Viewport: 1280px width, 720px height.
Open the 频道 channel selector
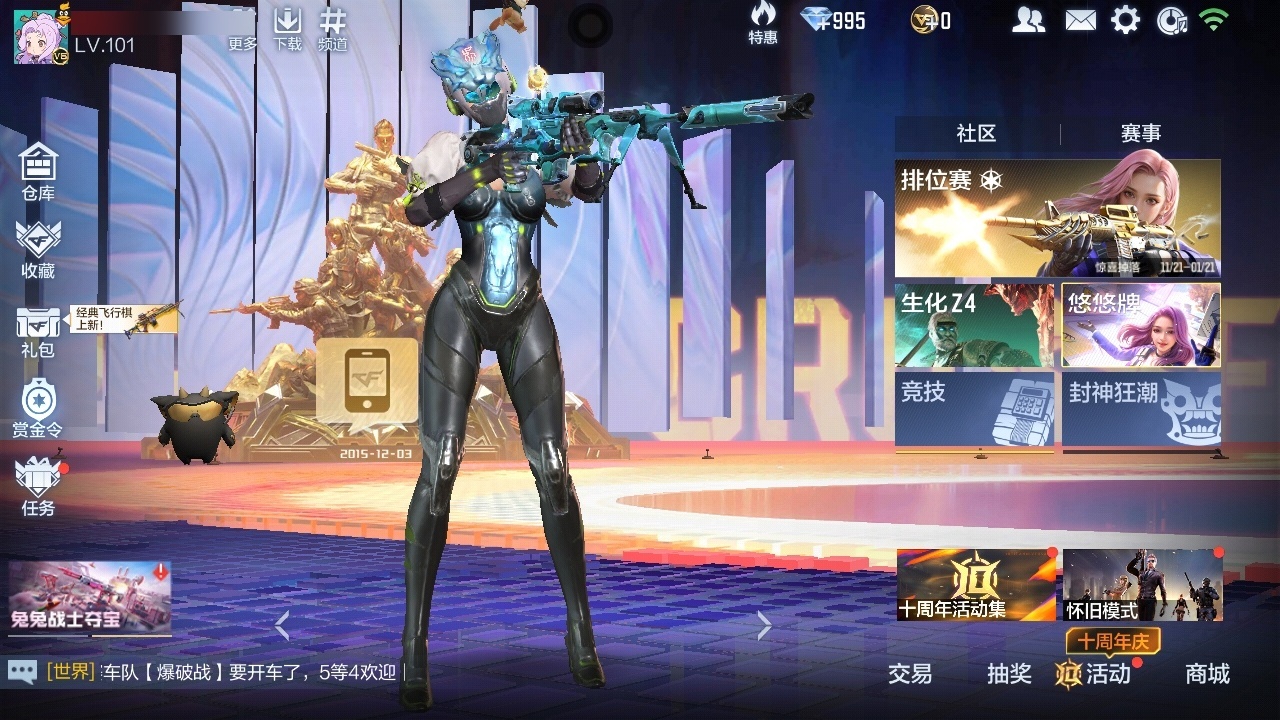pos(333,28)
